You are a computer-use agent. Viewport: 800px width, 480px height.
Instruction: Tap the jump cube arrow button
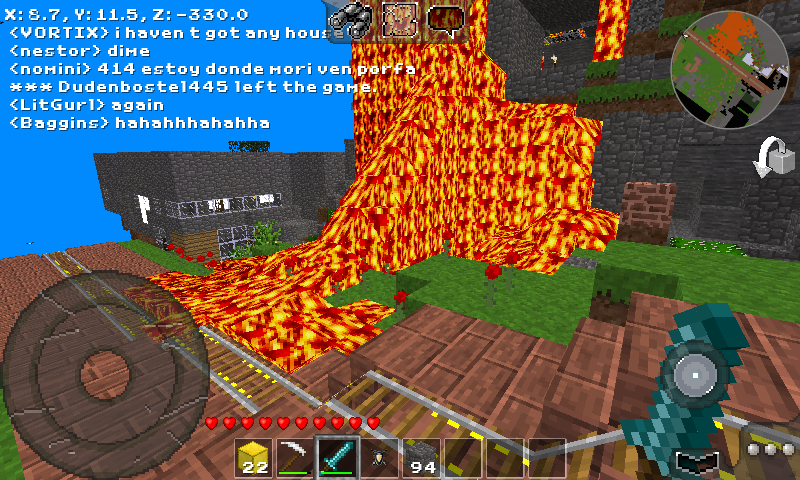(774, 158)
